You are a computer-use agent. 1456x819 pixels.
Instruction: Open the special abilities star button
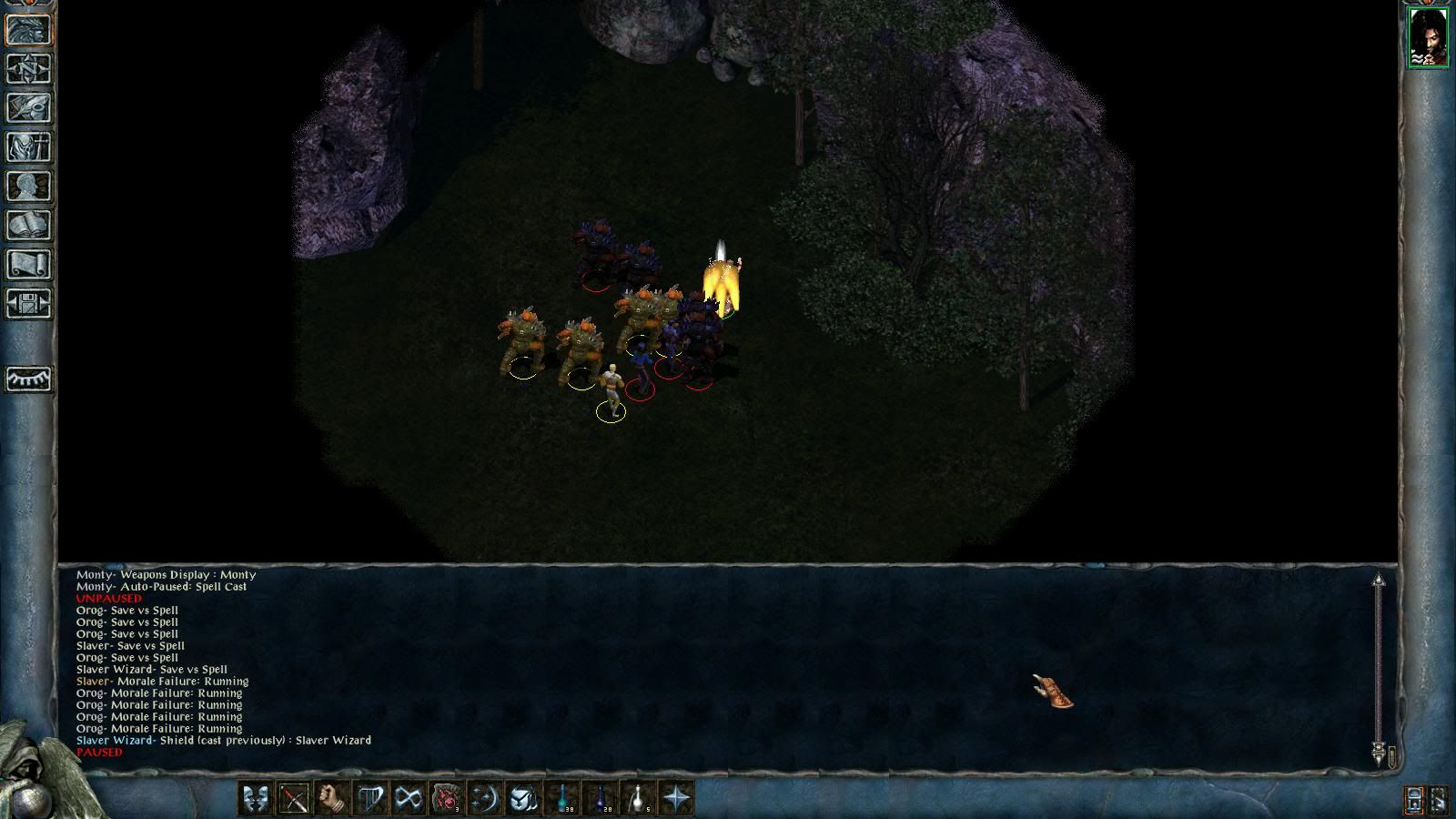tap(677, 799)
